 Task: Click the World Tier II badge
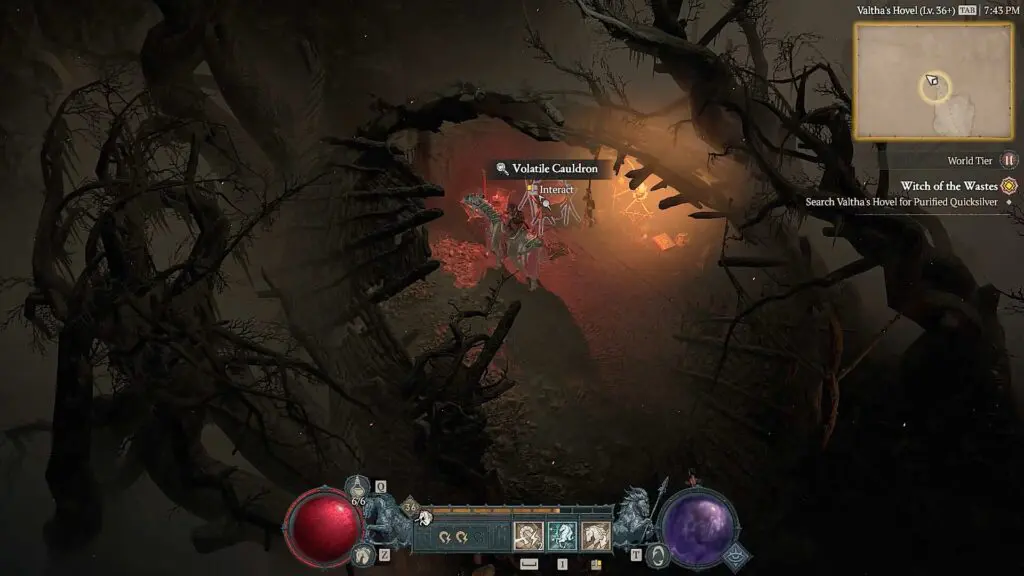(x=1009, y=160)
